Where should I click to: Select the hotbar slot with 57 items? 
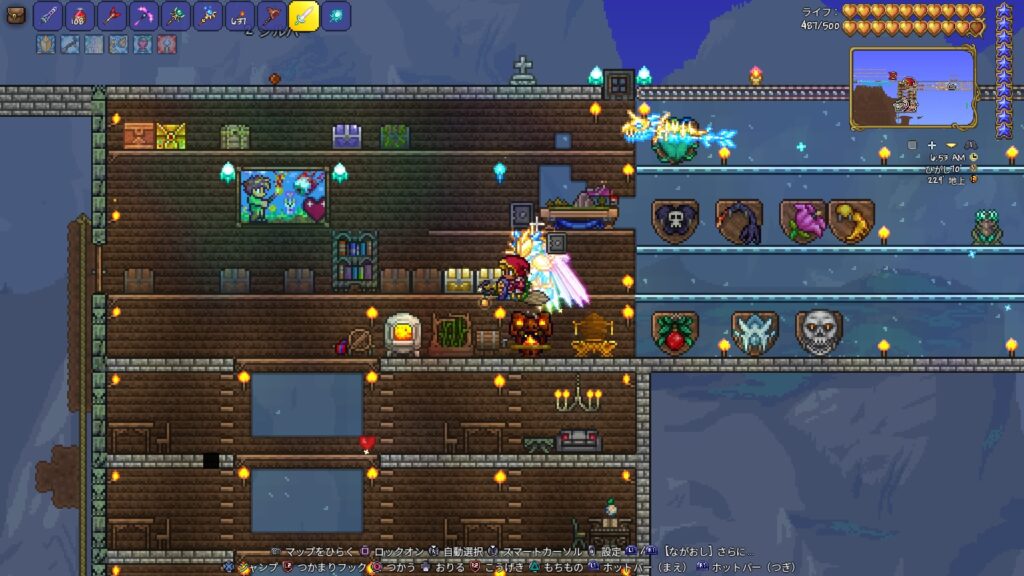coord(239,16)
